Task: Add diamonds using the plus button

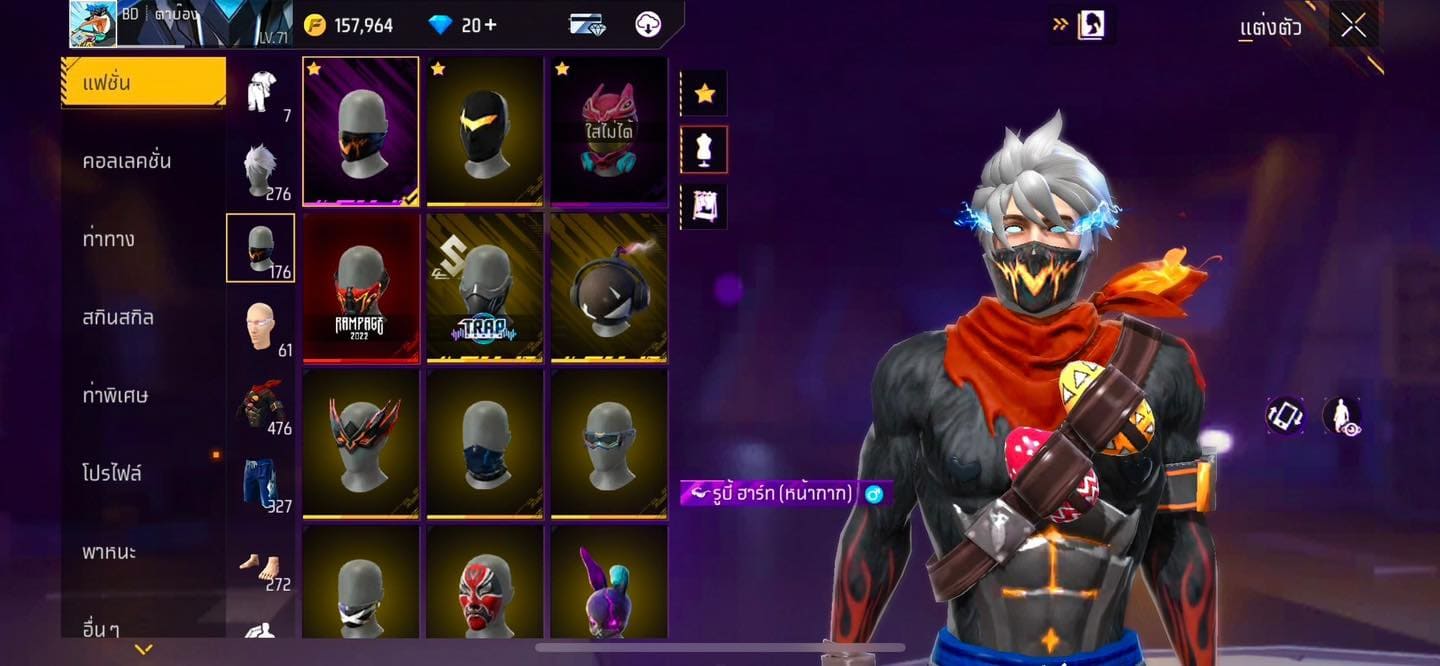Action: click(x=490, y=25)
